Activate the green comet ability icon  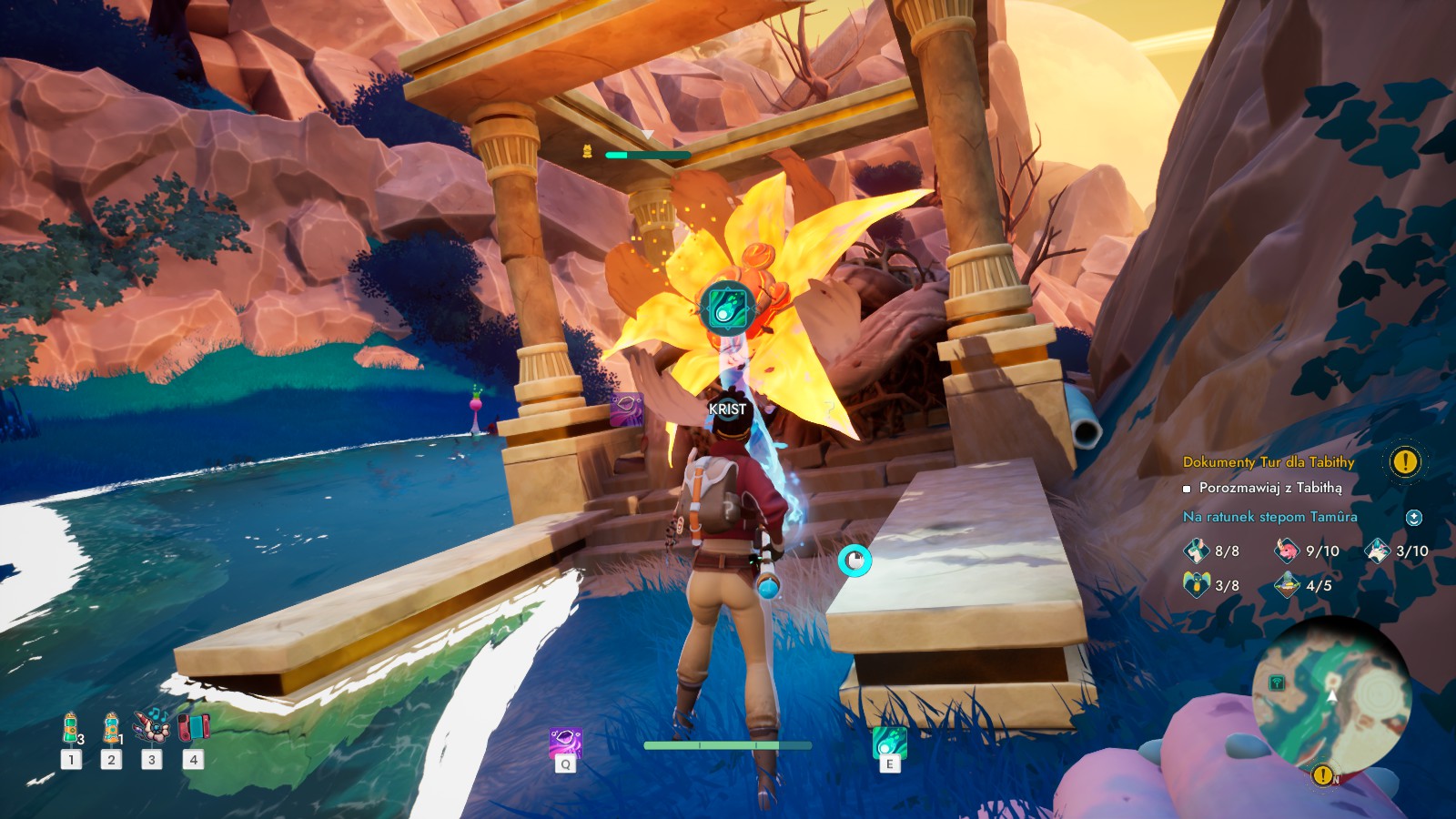coord(889,743)
